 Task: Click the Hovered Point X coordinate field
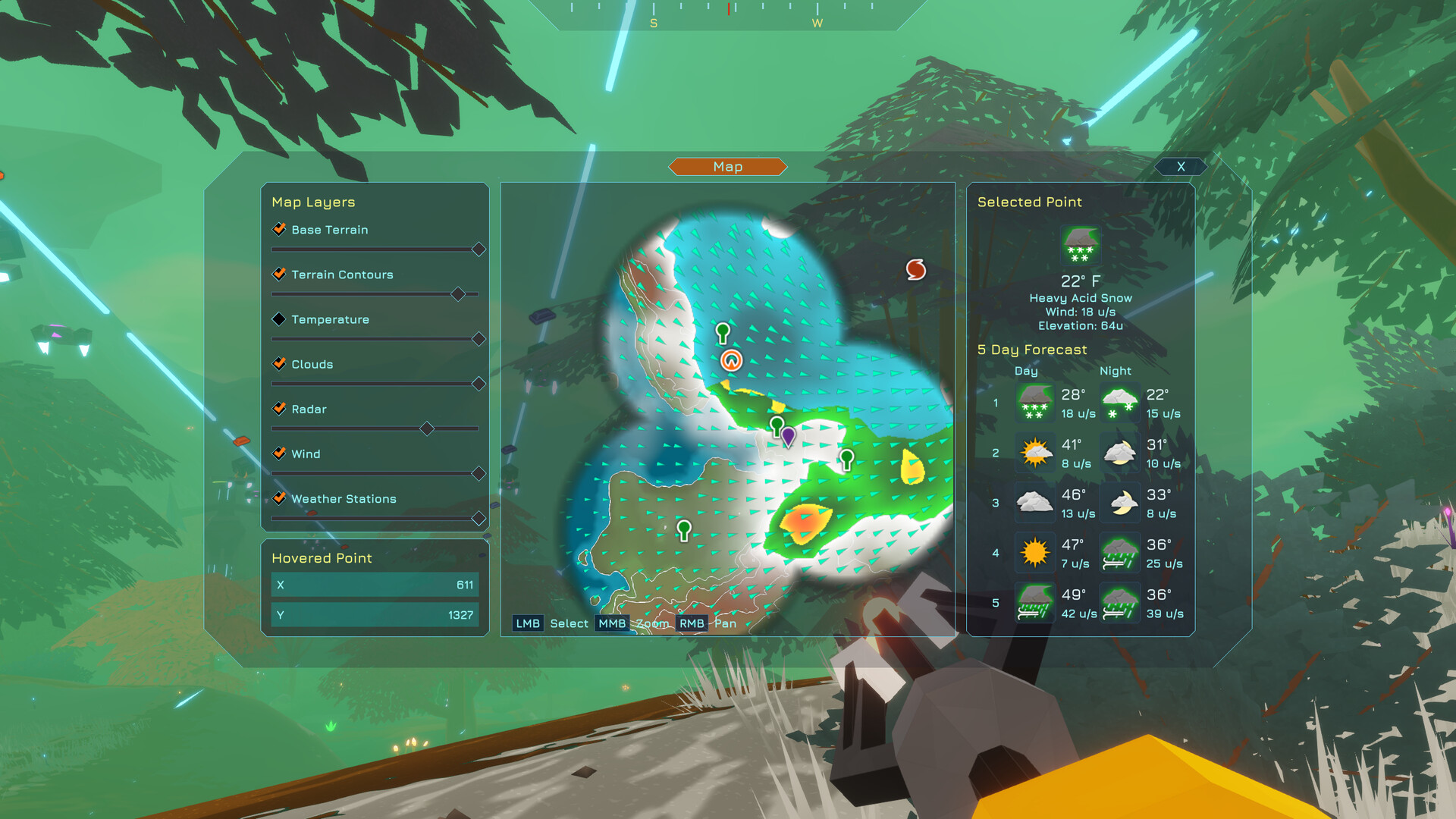click(375, 585)
